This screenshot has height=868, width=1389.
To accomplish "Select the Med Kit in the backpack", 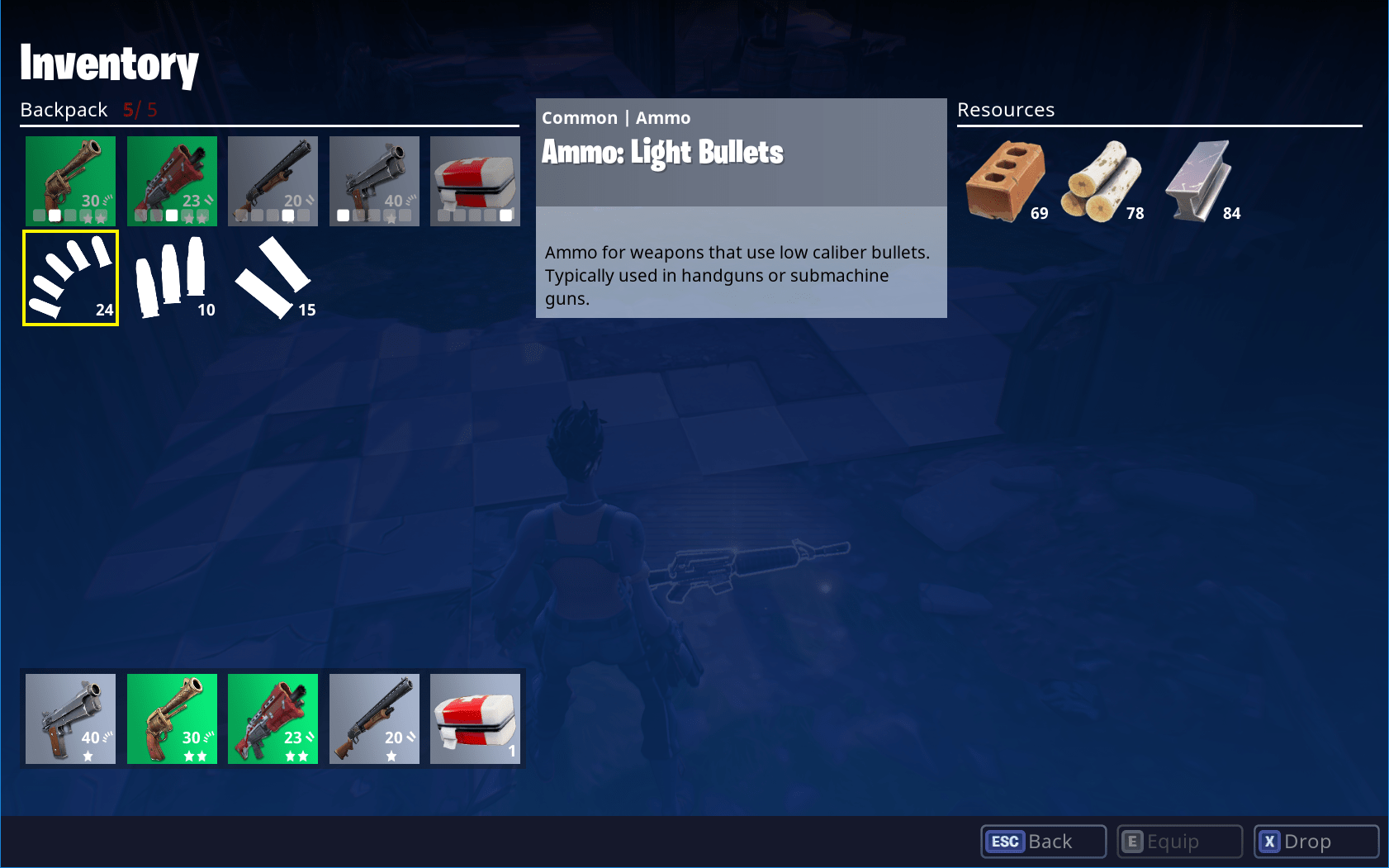I will point(475,181).
